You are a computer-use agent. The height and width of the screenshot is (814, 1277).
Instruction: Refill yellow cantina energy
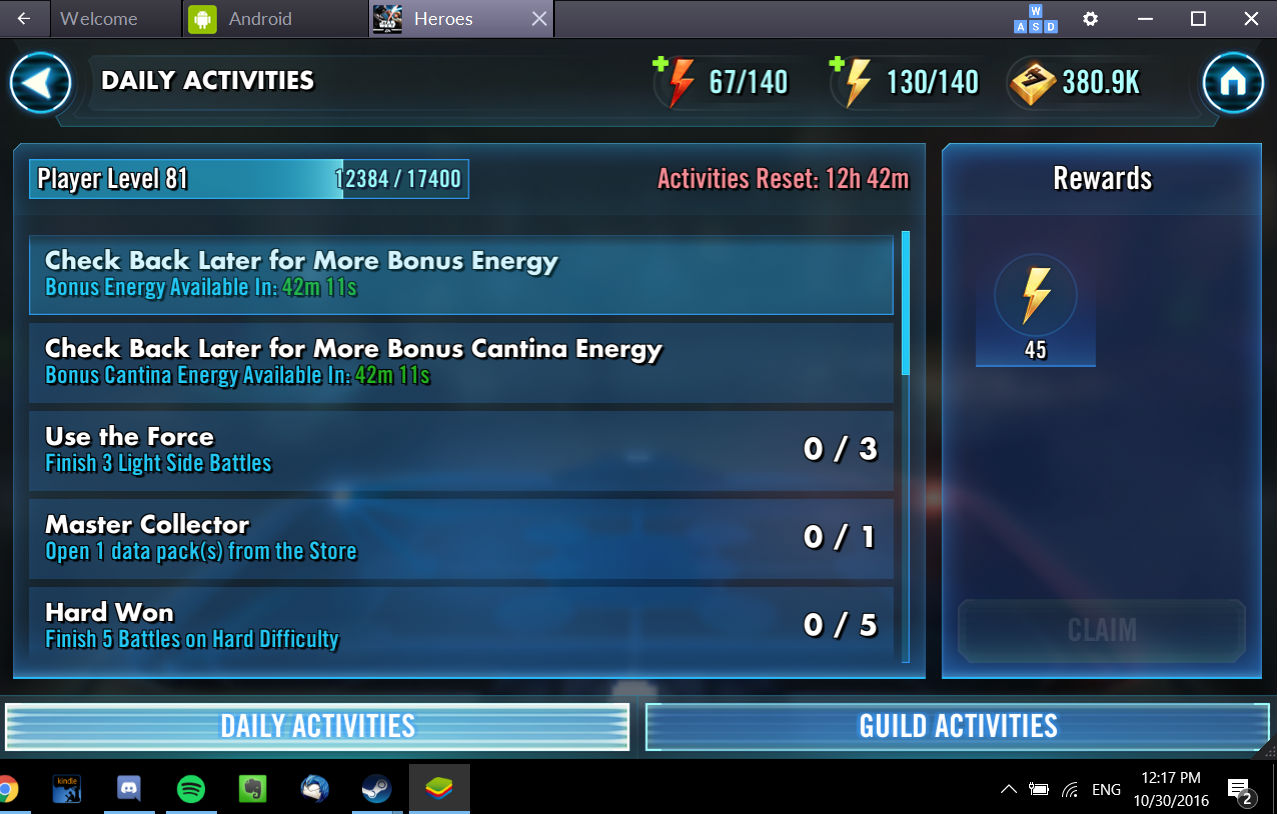coord(837,66)
